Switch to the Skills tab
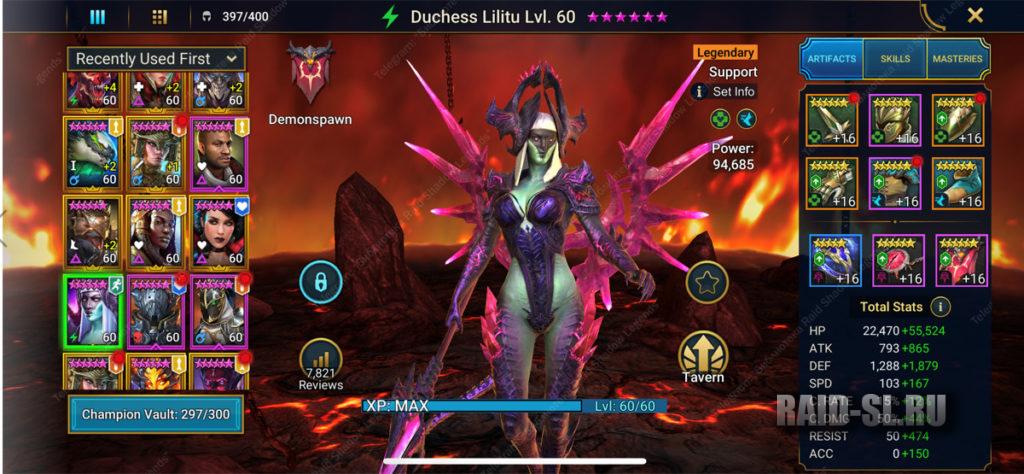Viewport: 1024px width, 474px height. 895,59
